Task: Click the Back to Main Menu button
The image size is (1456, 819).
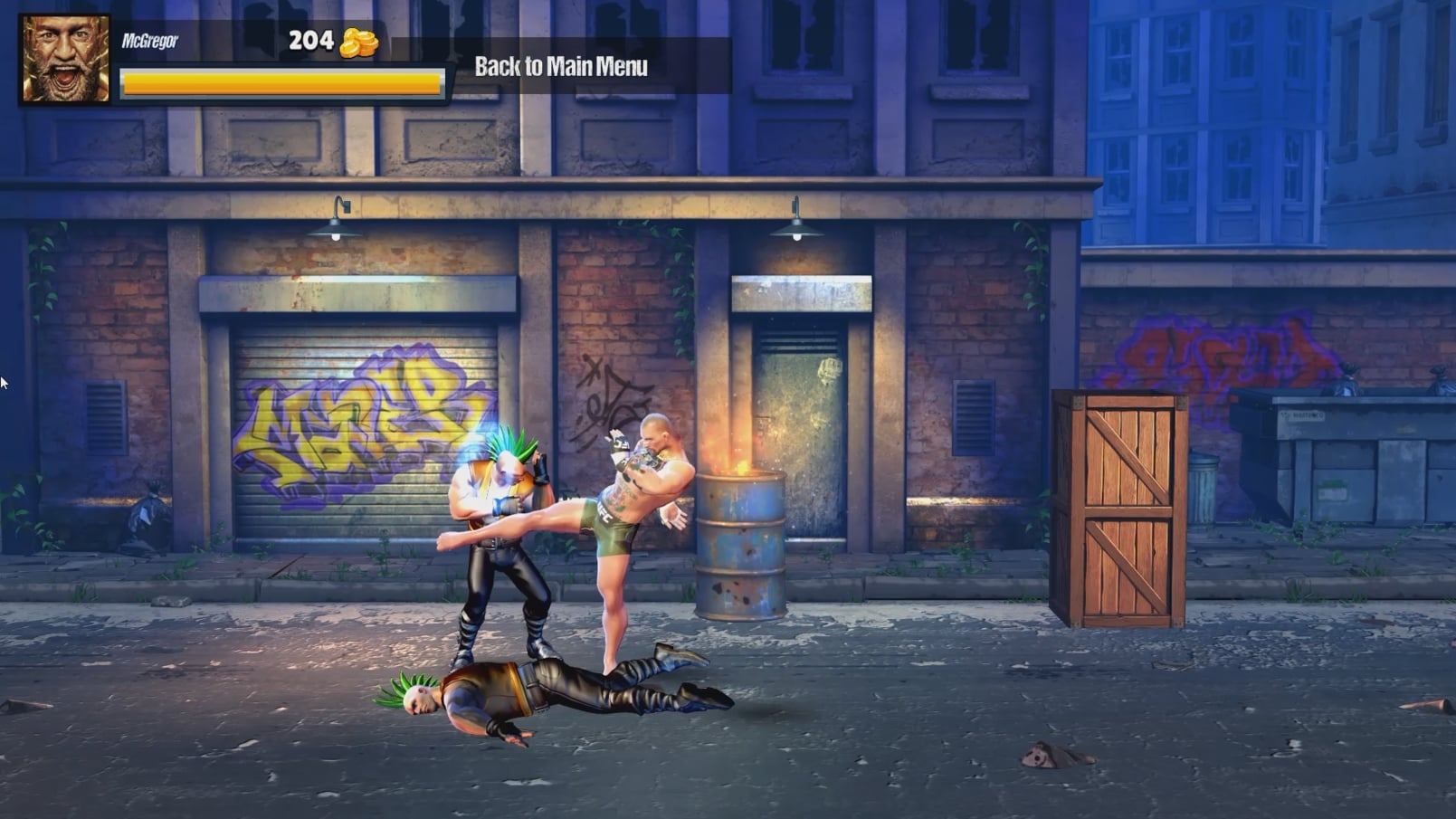Action: tap(561, 66)
